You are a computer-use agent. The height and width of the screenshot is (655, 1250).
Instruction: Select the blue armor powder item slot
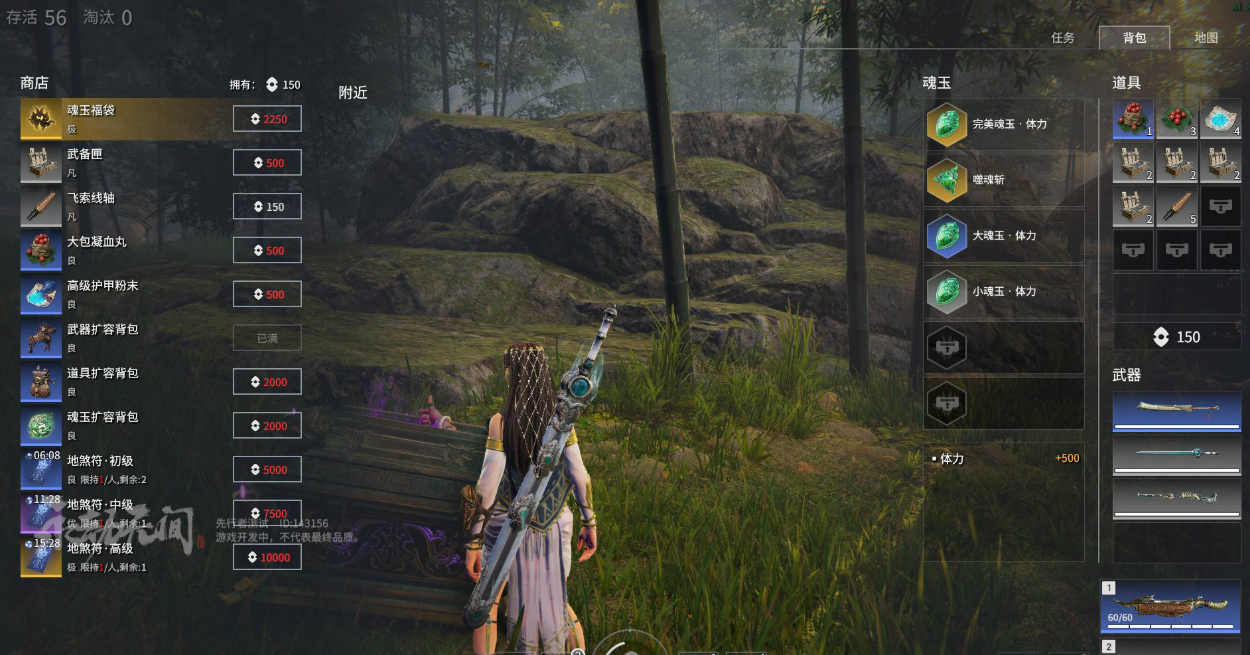point(1220,119)
